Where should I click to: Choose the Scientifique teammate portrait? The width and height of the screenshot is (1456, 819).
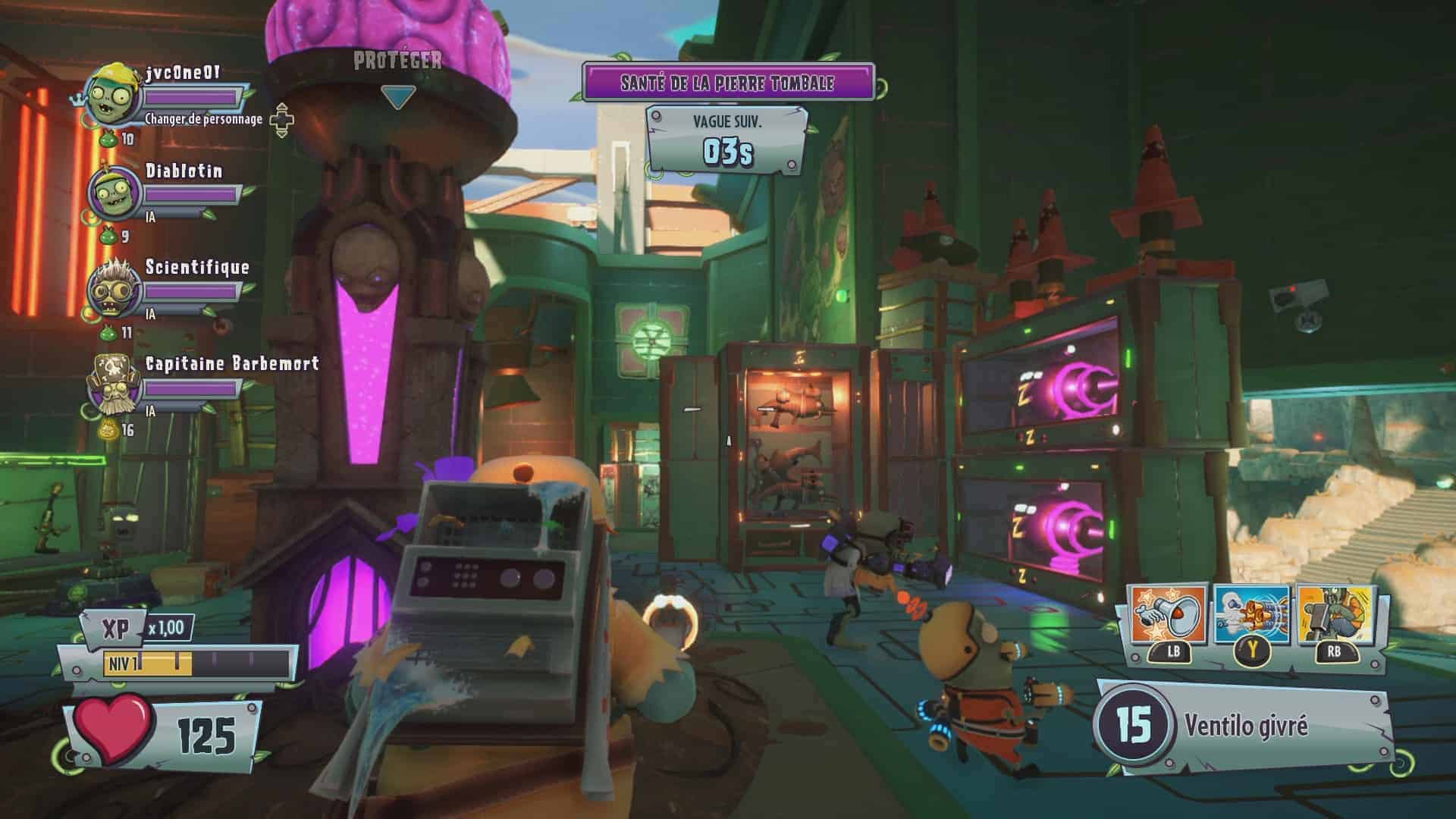coord(114,290)
